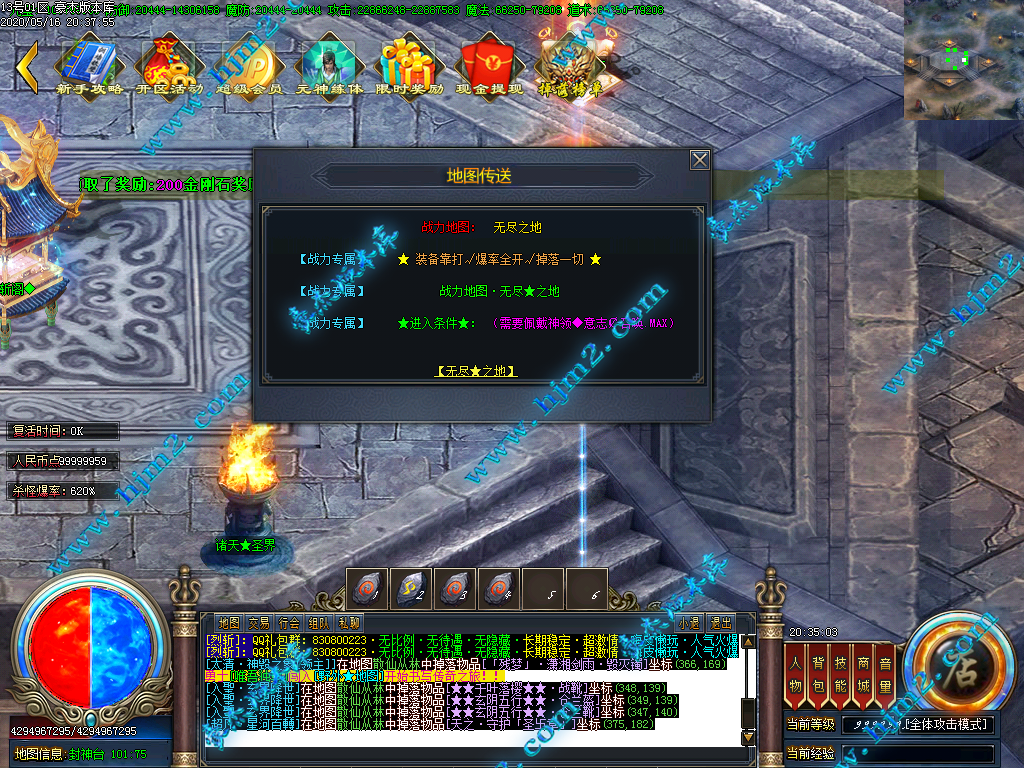The image size is (1024, 768).
Task: Open the 人物 character banner
Action: pos(797,672)
